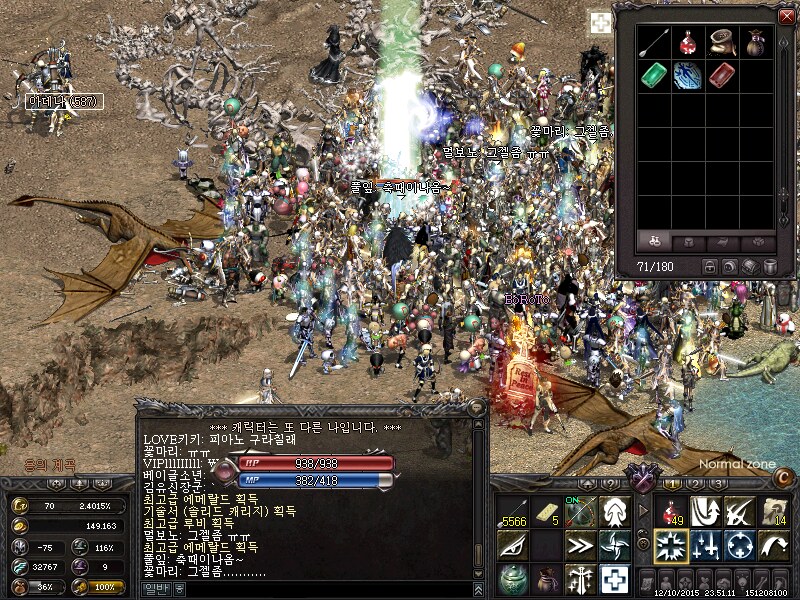The height and width of the screenshot is (600, 800).
Task: Click the inventory trash can button
Action: tap(771, 267)
